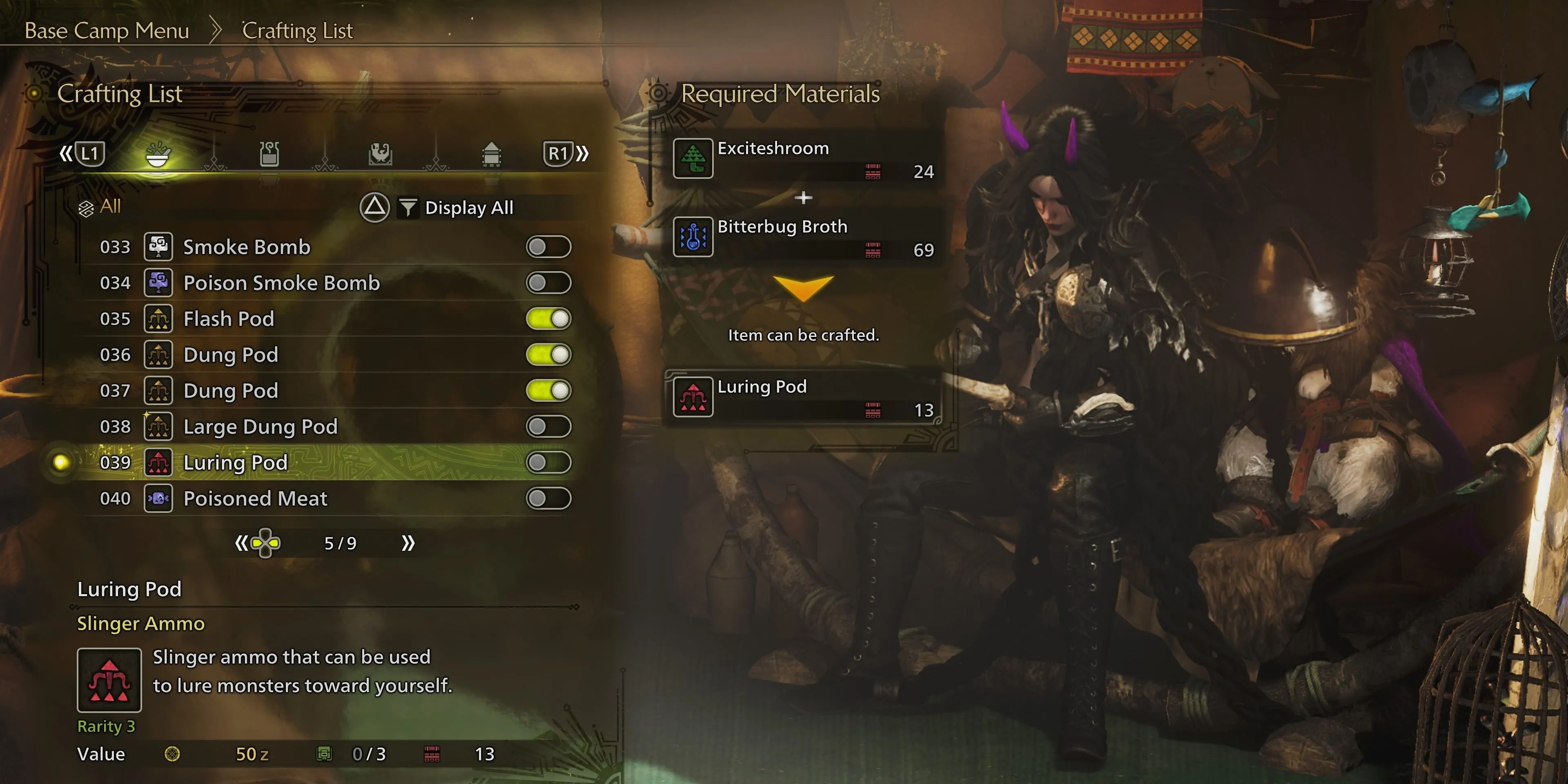Enable the Smoke Bomb toggle switch

coord(548,247)
